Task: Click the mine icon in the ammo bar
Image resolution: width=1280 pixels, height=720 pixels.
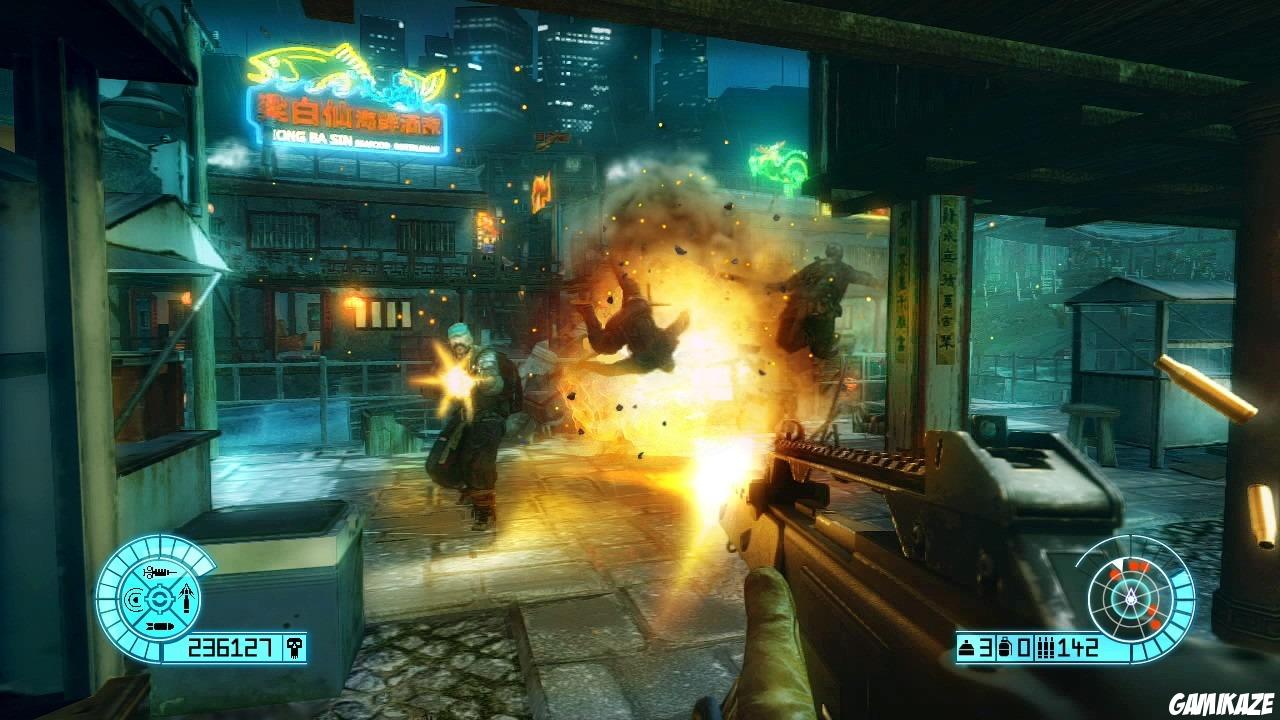Action: (966, 647)
